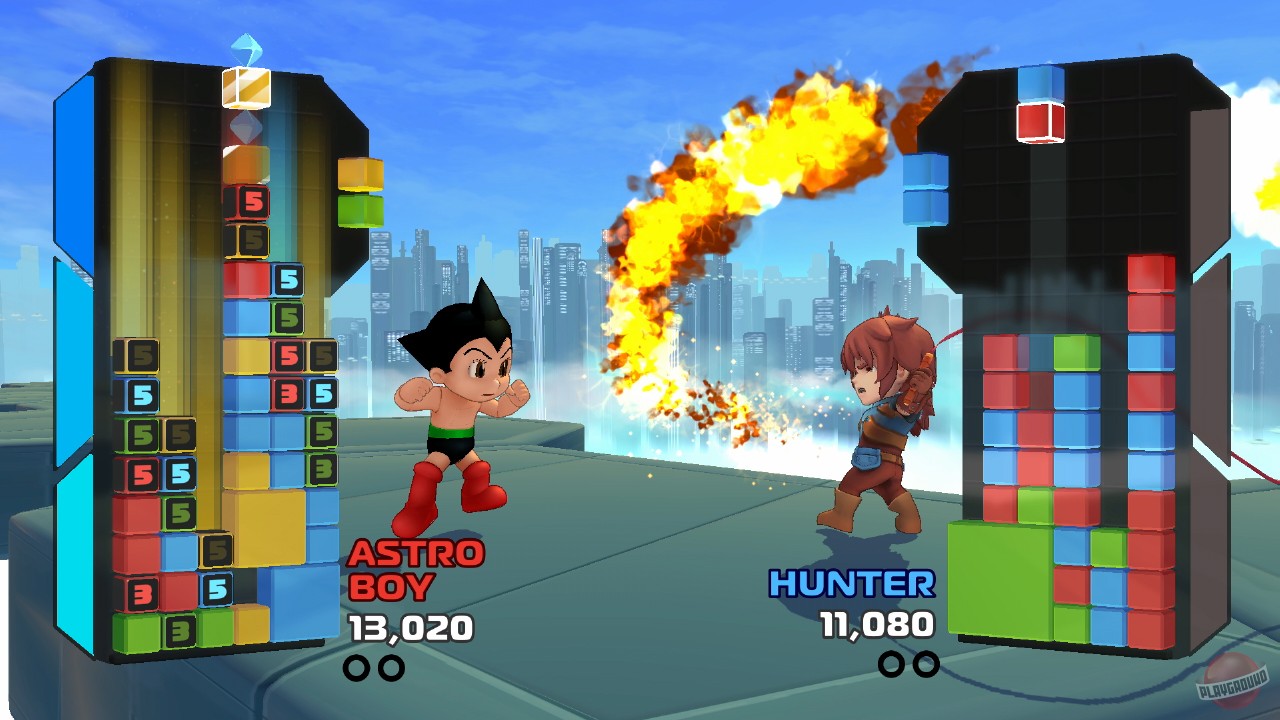Click the diamond marker above the left tower
Screen dimensions: 1280x720
[243, 128]
